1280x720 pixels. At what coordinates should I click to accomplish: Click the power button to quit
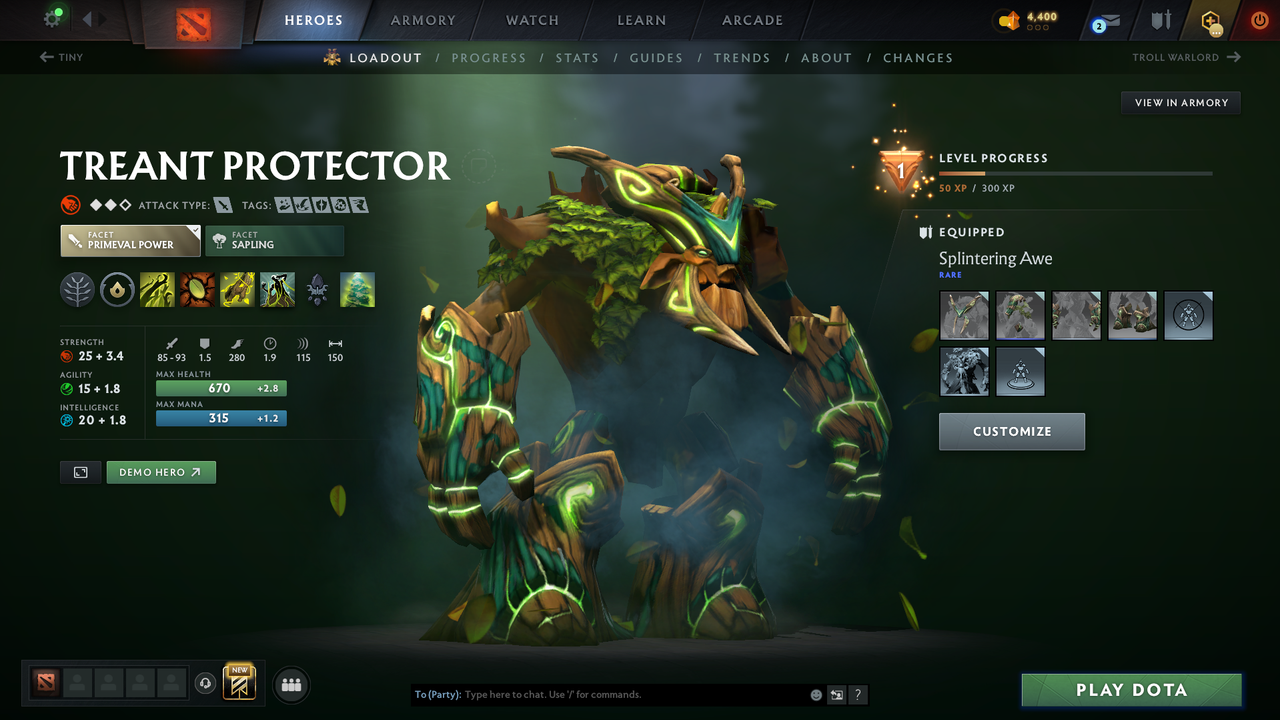click(1259, 19)
